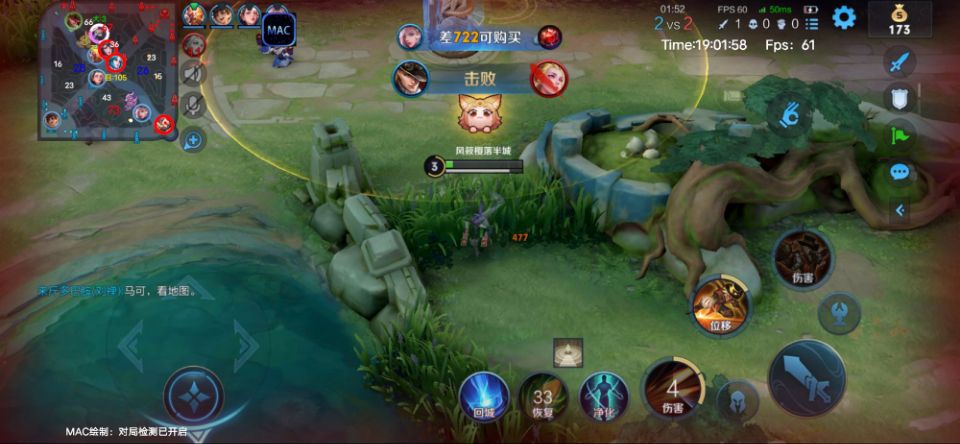Open settings with the blue gear icon
The width and height of the screenshot is (960, 444).
tap(844, 17)
